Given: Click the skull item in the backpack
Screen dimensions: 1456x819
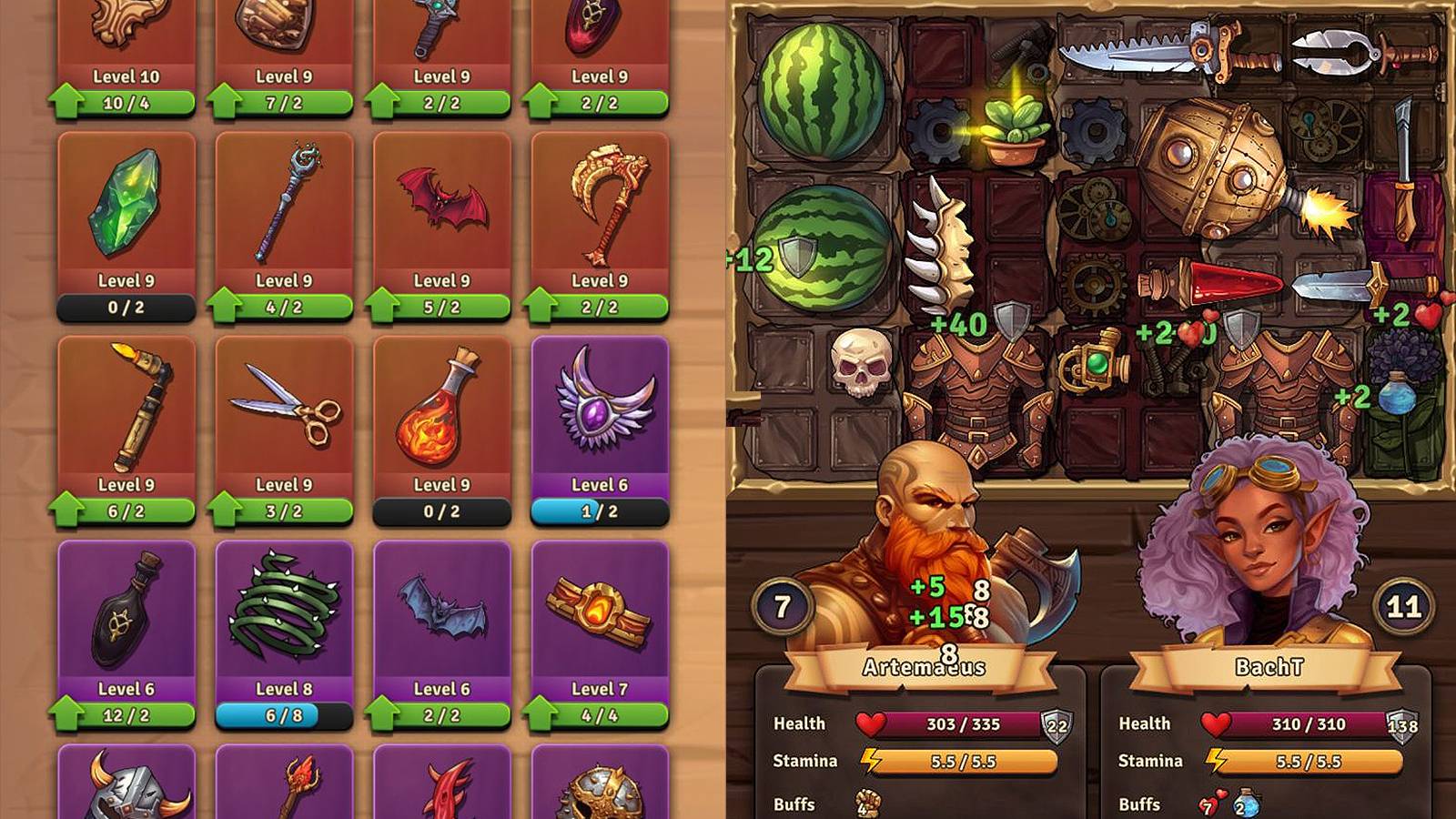Looking at the screenshot, I should [x=859, y=362].
